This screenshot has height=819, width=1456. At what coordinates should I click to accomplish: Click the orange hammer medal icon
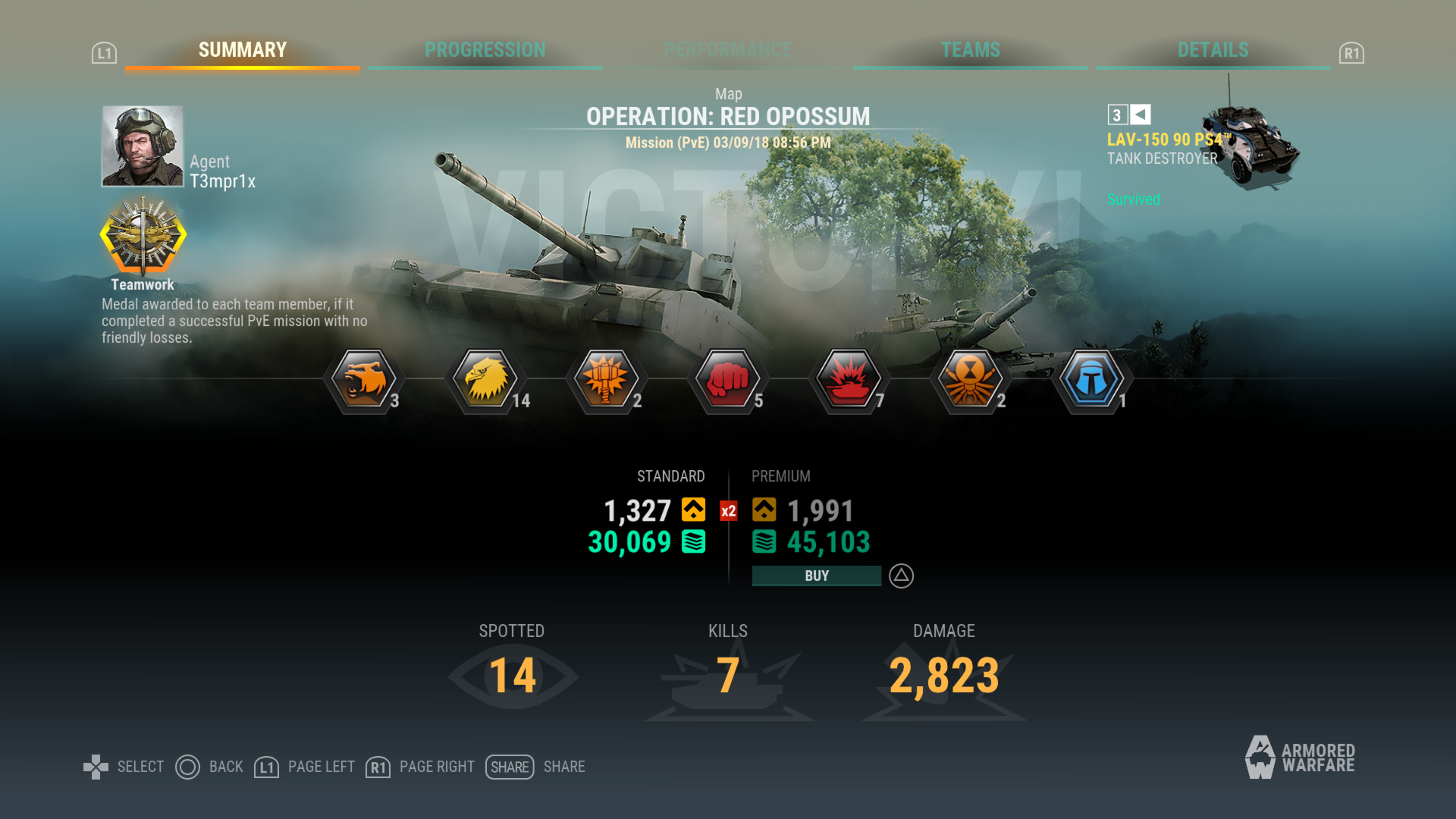(607, 381)
